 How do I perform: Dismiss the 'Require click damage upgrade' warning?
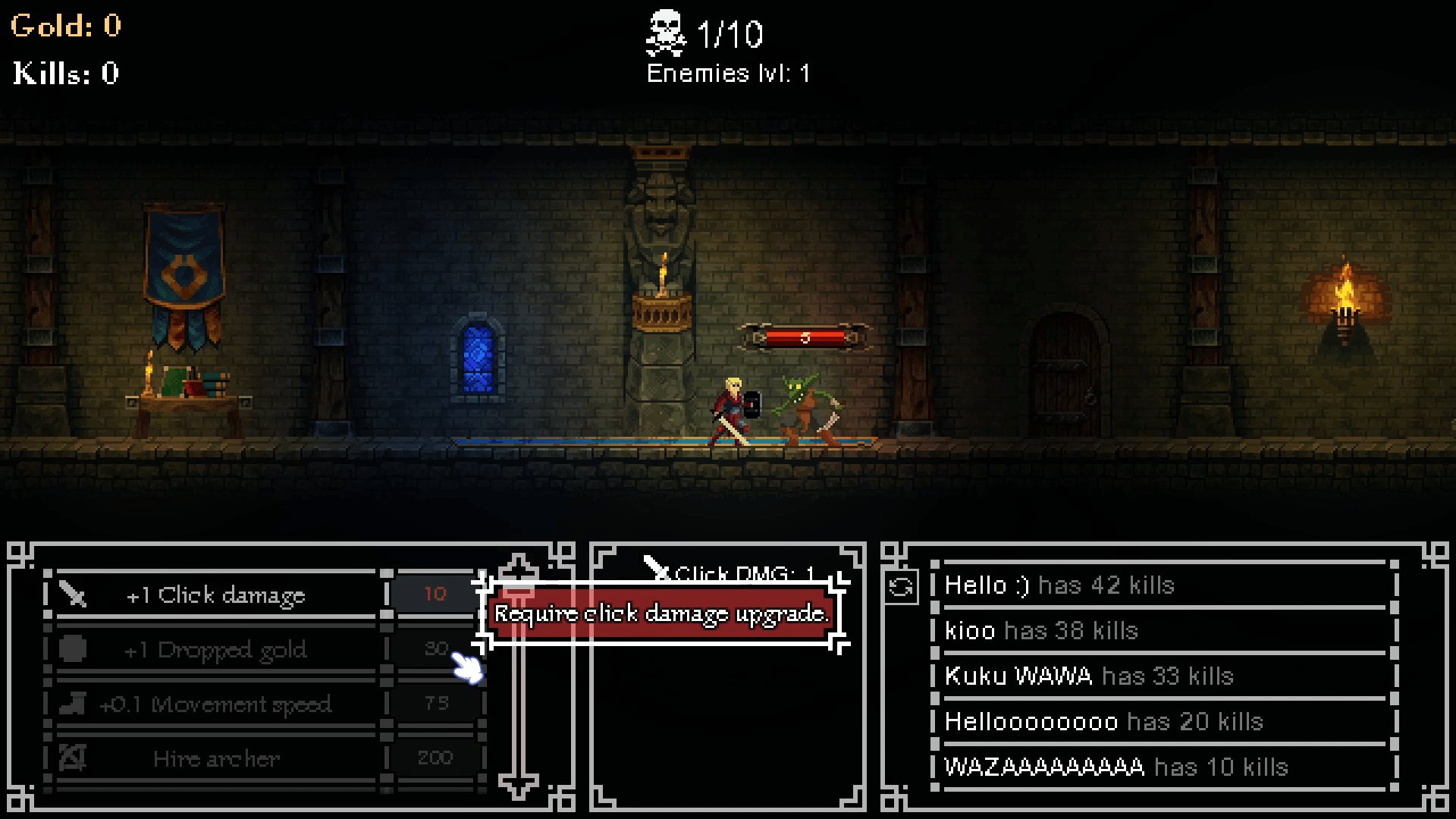(660, 615)
